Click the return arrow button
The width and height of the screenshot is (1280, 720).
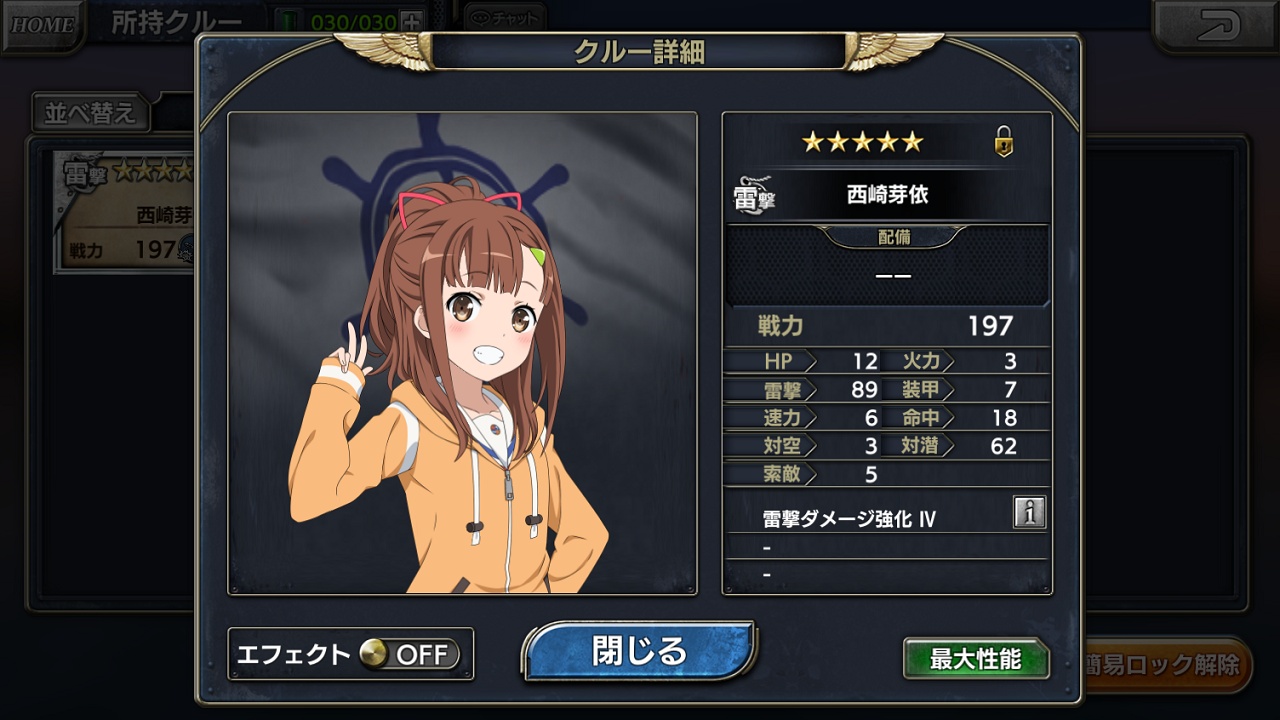[1214, 24]
